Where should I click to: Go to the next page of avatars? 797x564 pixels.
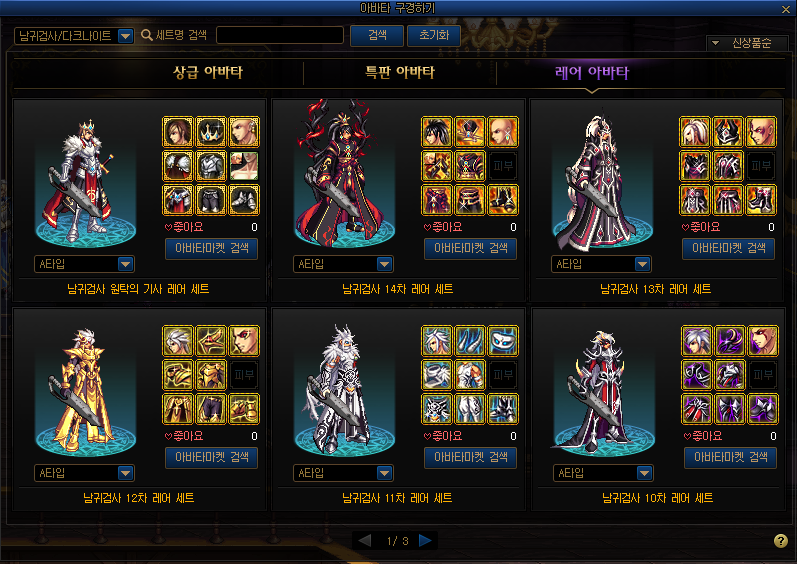[426, 541]
